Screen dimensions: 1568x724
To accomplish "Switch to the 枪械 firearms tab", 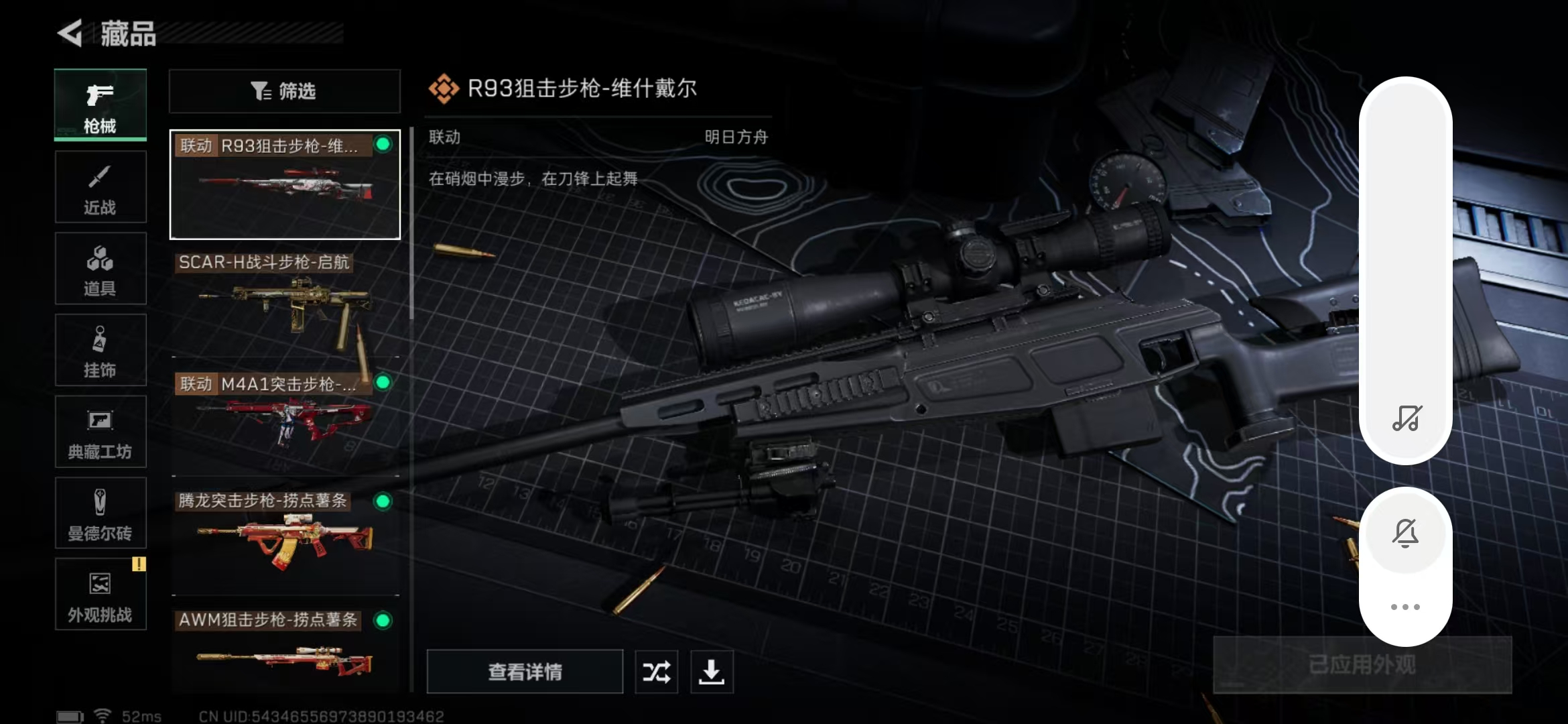I will click(101, 105).
